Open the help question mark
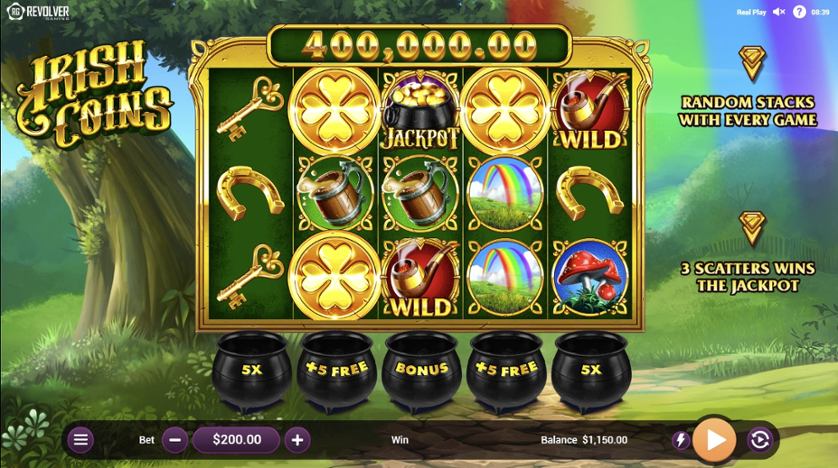The height and width of the screenshot is (468, 838). [799, 12]
